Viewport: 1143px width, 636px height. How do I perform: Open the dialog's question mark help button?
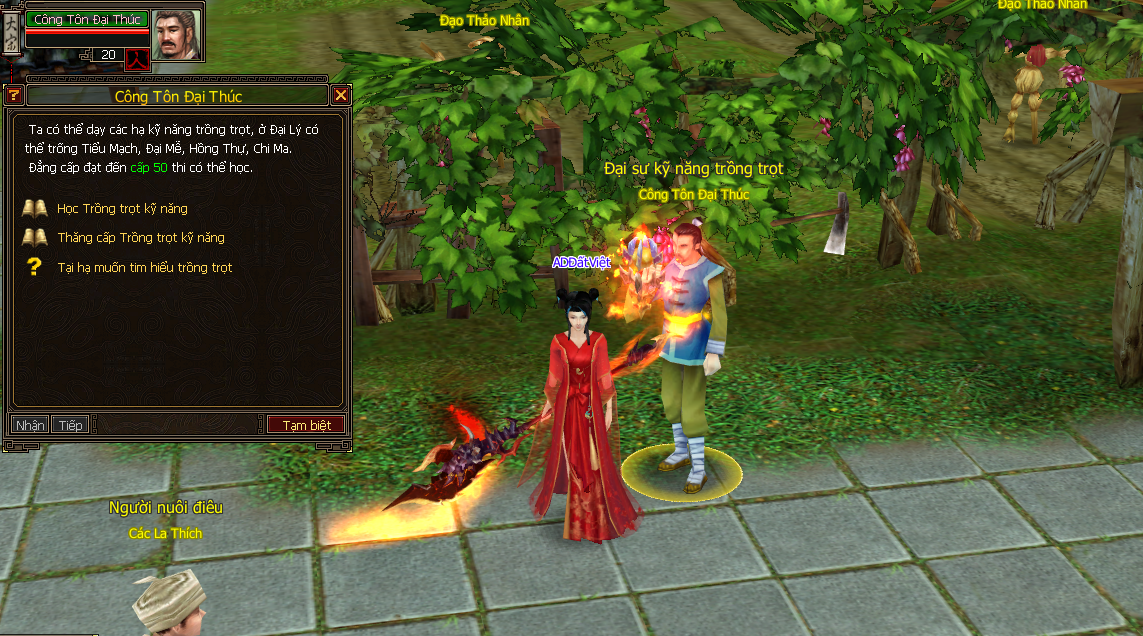(14, 96)
